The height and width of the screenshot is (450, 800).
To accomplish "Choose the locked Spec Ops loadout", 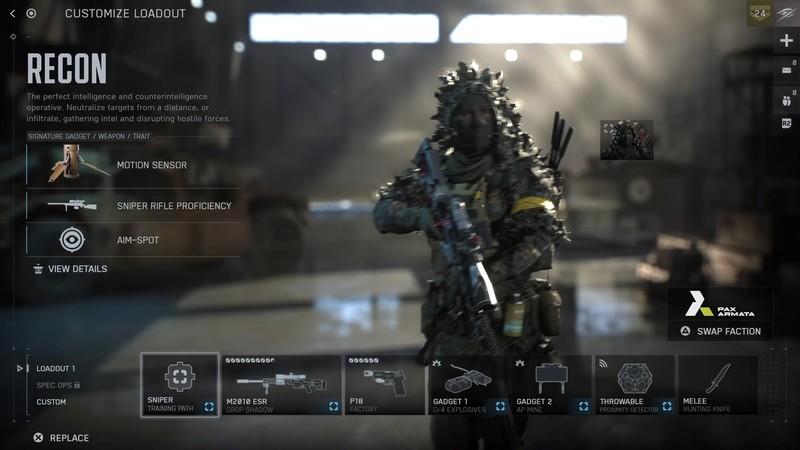I will pos(58,385).
